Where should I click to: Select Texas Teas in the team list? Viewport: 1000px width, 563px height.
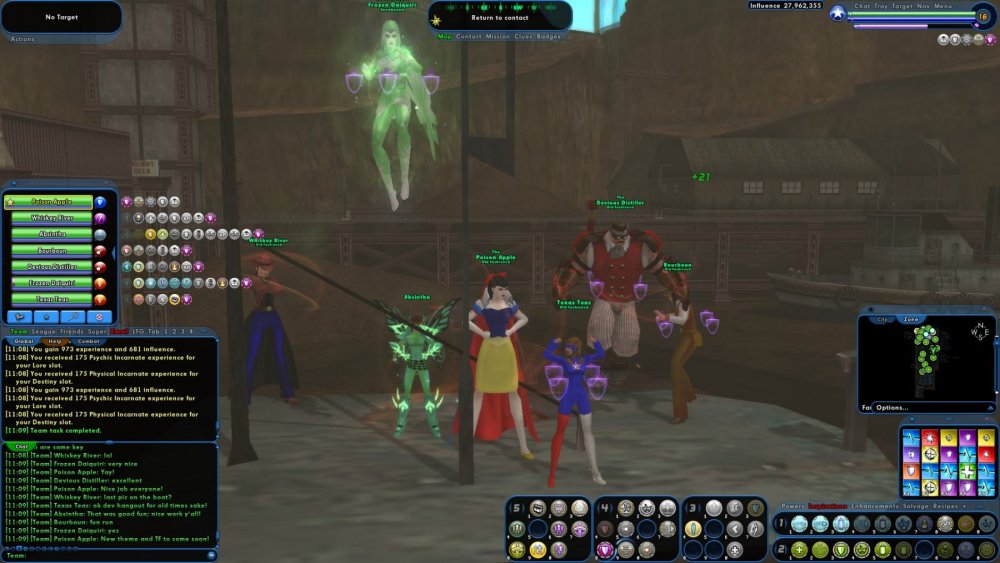click(x=52, y=299)
